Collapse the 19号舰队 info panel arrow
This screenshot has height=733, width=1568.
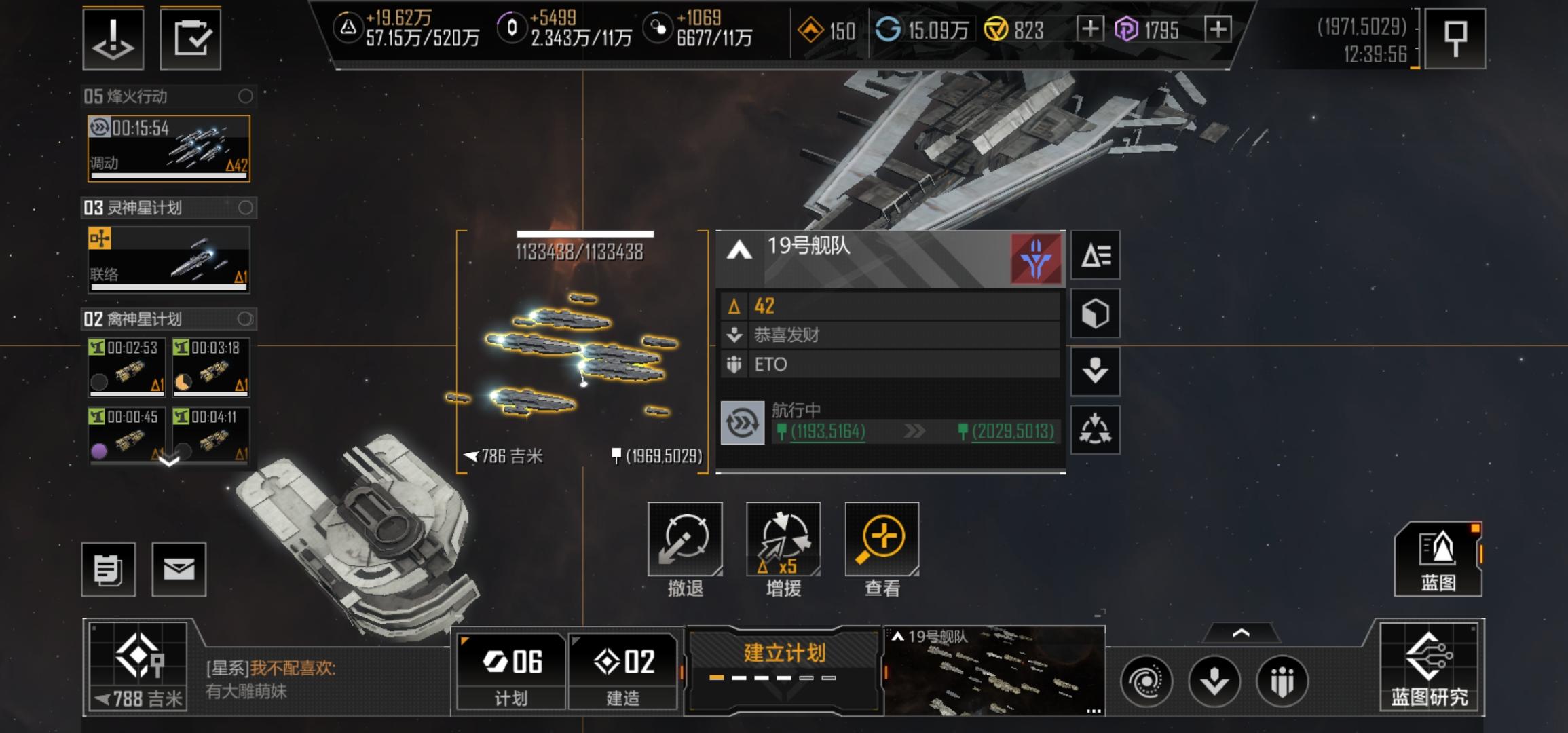pyautogui.click(x=739, y=251)
